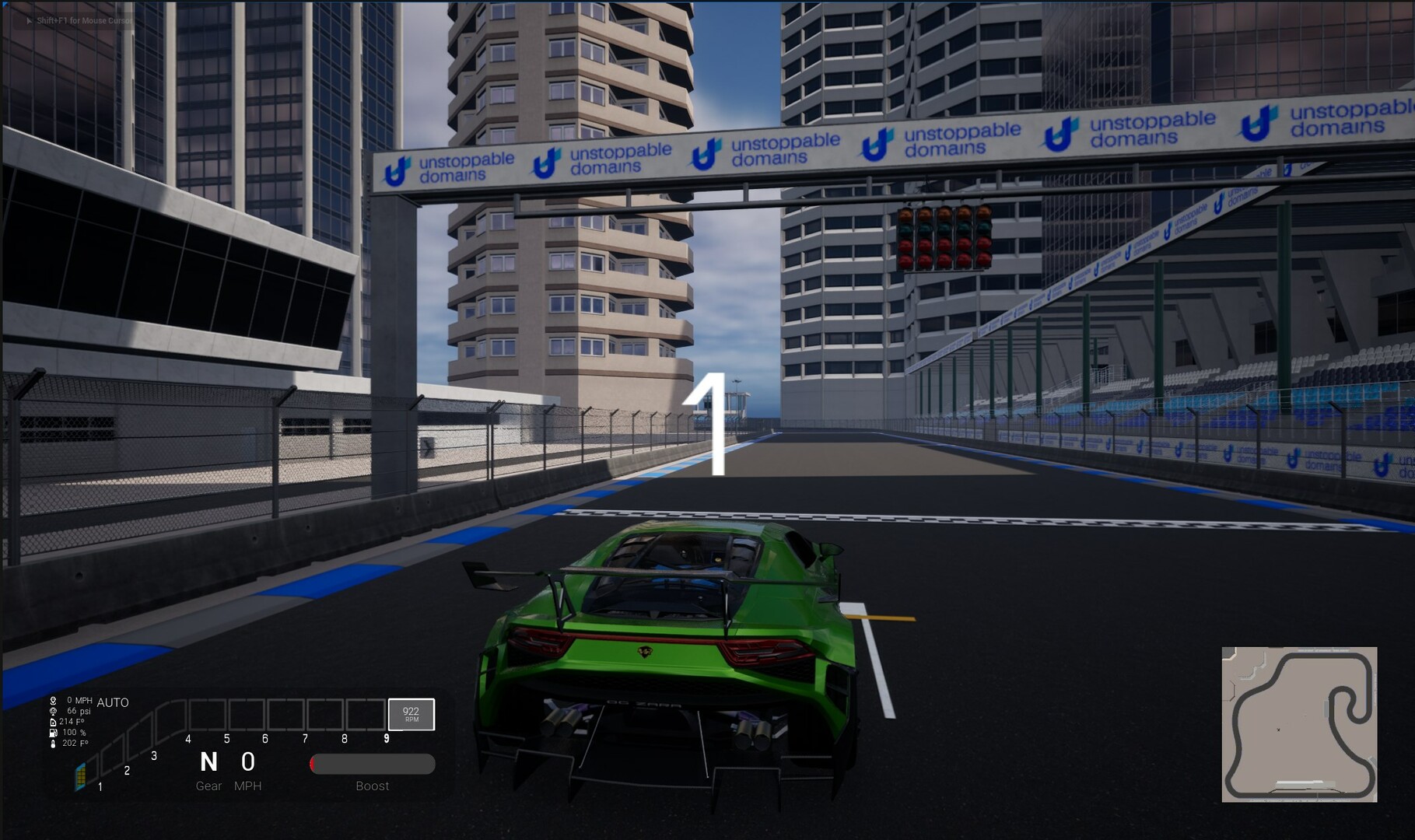This screenshot has width=1415, height=840.
Task: Toggle the starting lights gantry
Action: click(944, 237)
